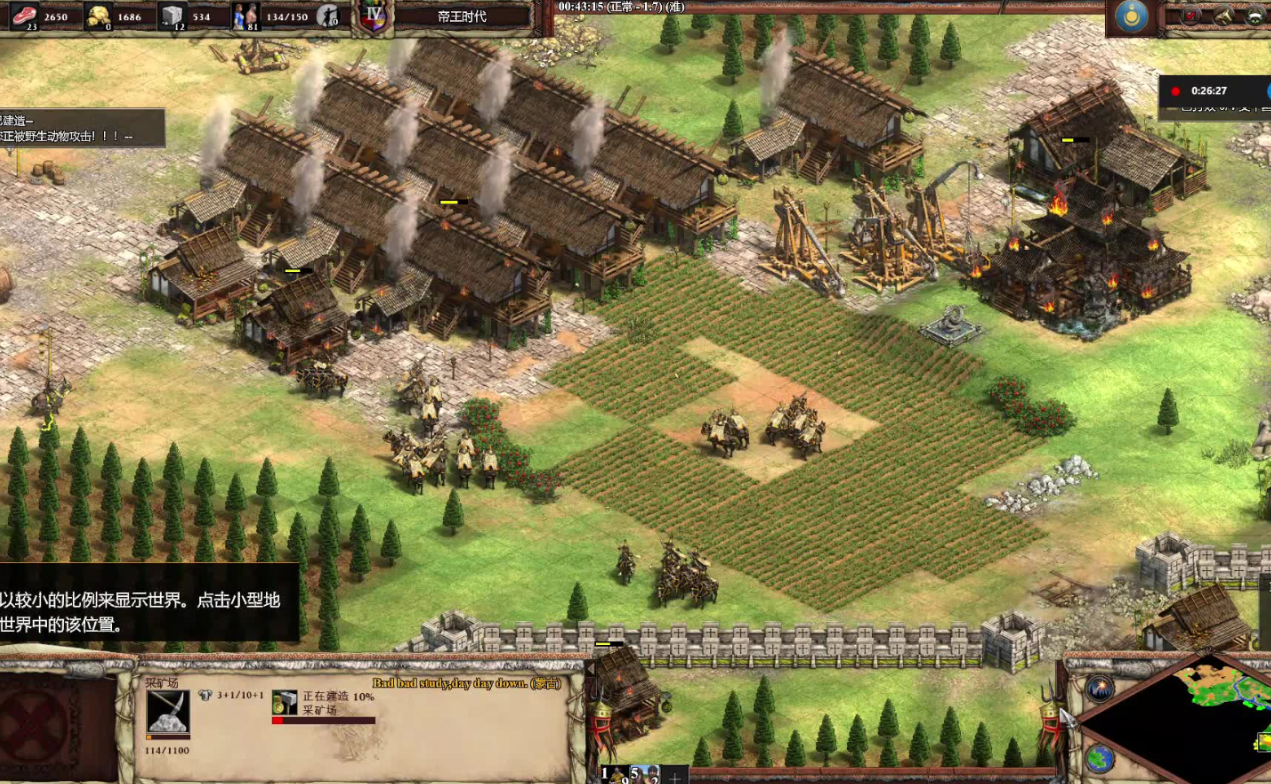Open objectives with the red checkmark icon

[x=1191, y=15]
